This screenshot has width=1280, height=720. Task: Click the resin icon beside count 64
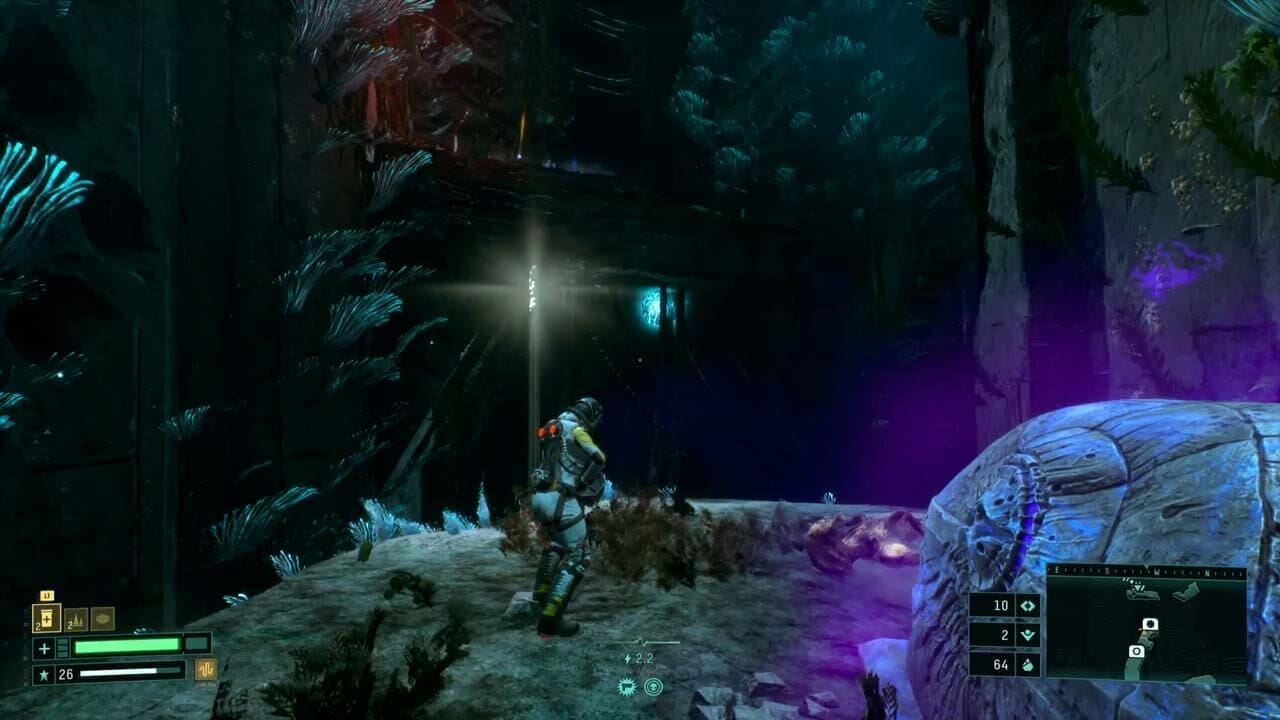click(x=1026, y=665)
